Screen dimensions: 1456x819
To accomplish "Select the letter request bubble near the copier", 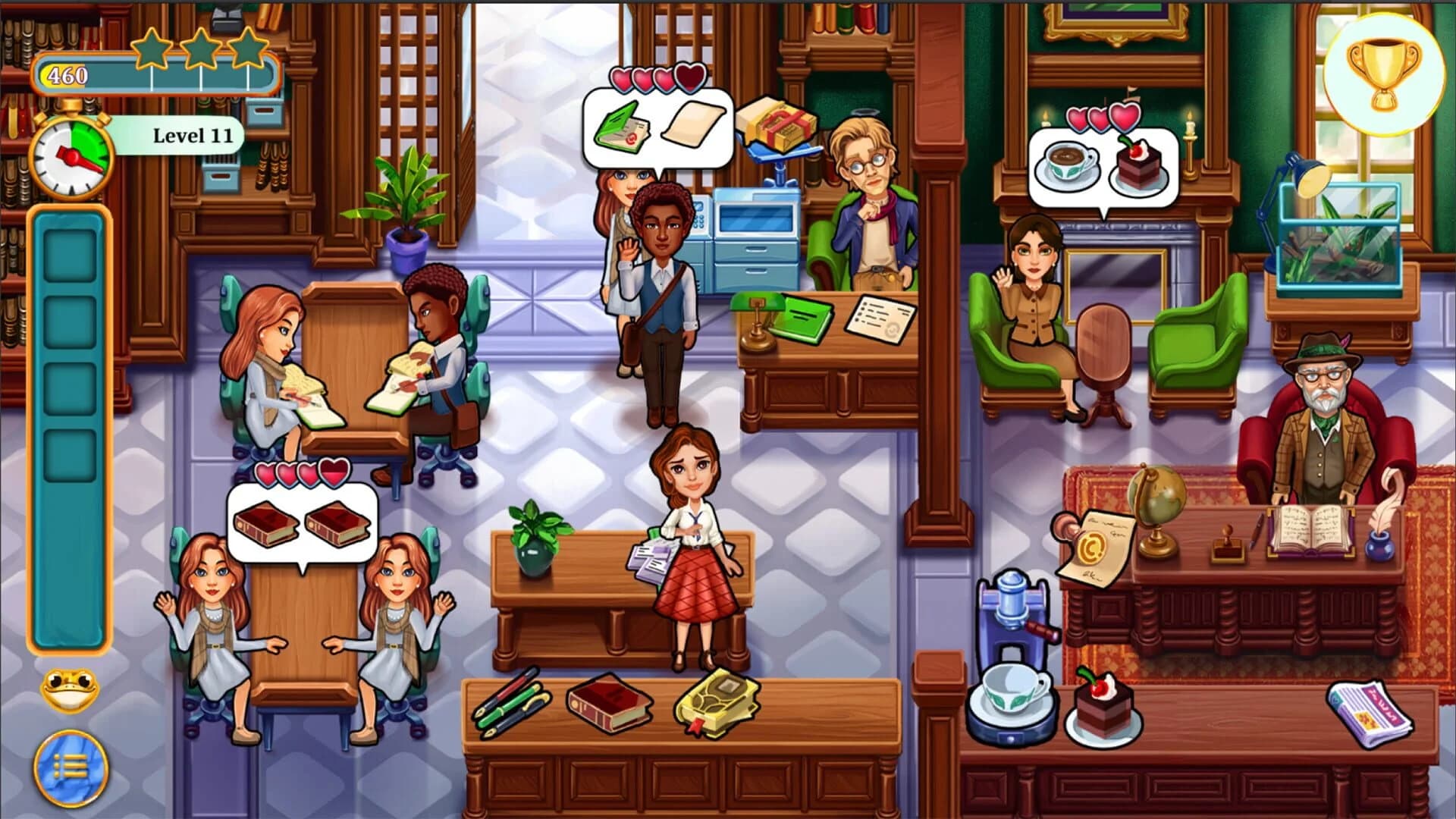I will 657,126.
